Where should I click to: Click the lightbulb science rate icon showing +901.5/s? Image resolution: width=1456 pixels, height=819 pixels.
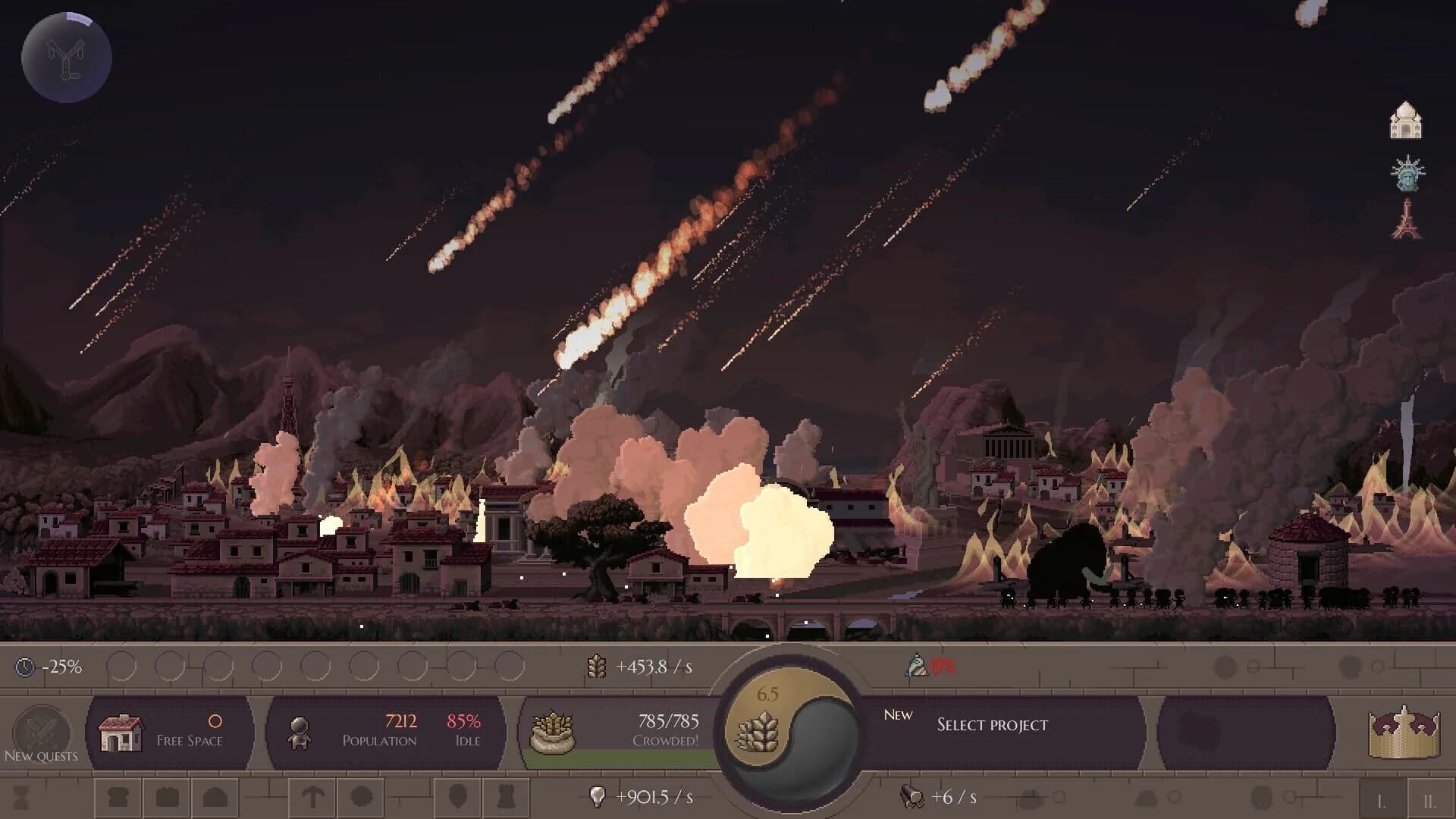point(598,796)
